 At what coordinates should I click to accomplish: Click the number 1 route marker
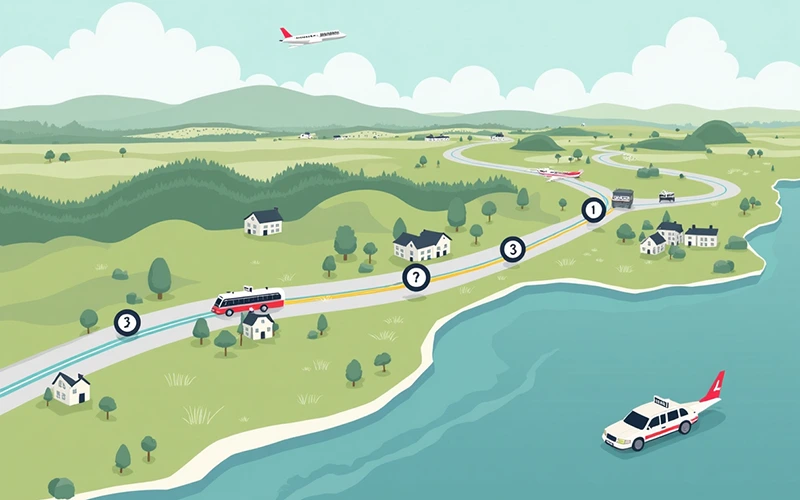pyautogui.click(x=594, y=210)
